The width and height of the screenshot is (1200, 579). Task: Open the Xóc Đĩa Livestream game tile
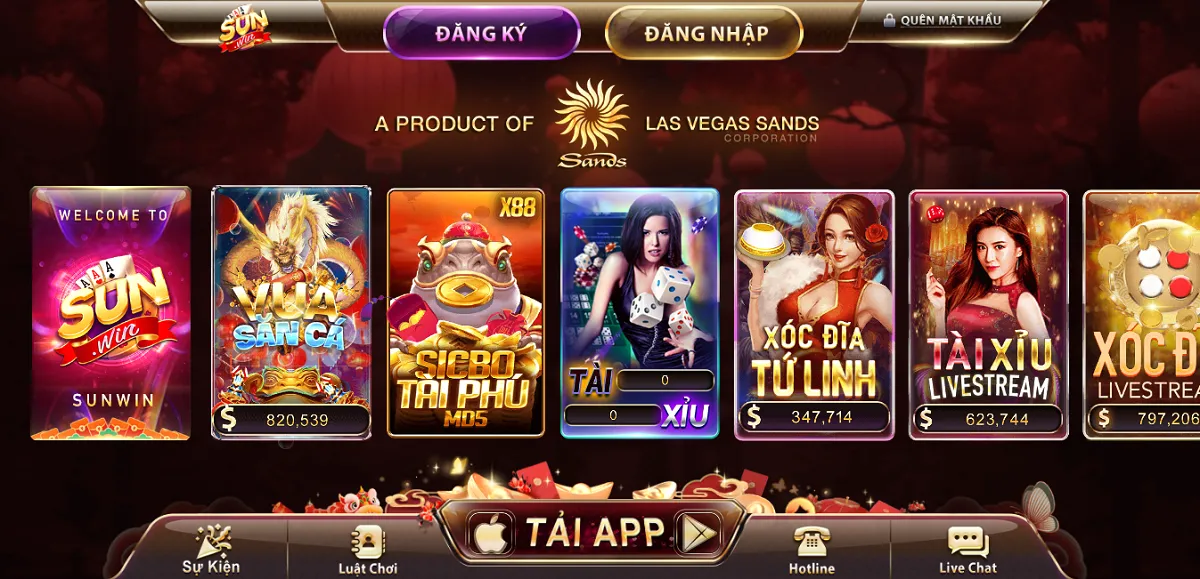point(1145,312)
